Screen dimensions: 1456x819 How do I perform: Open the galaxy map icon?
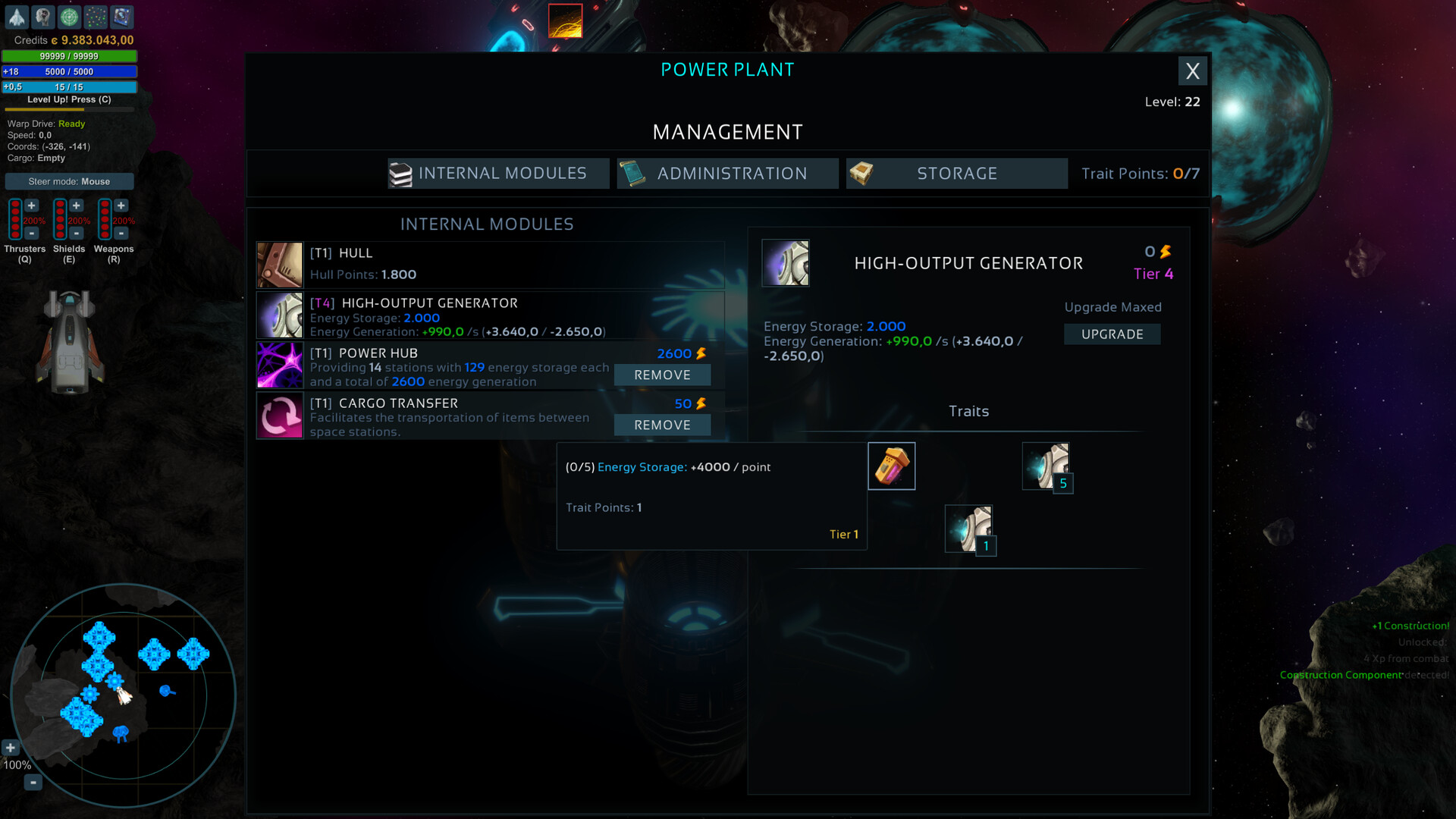96,16
